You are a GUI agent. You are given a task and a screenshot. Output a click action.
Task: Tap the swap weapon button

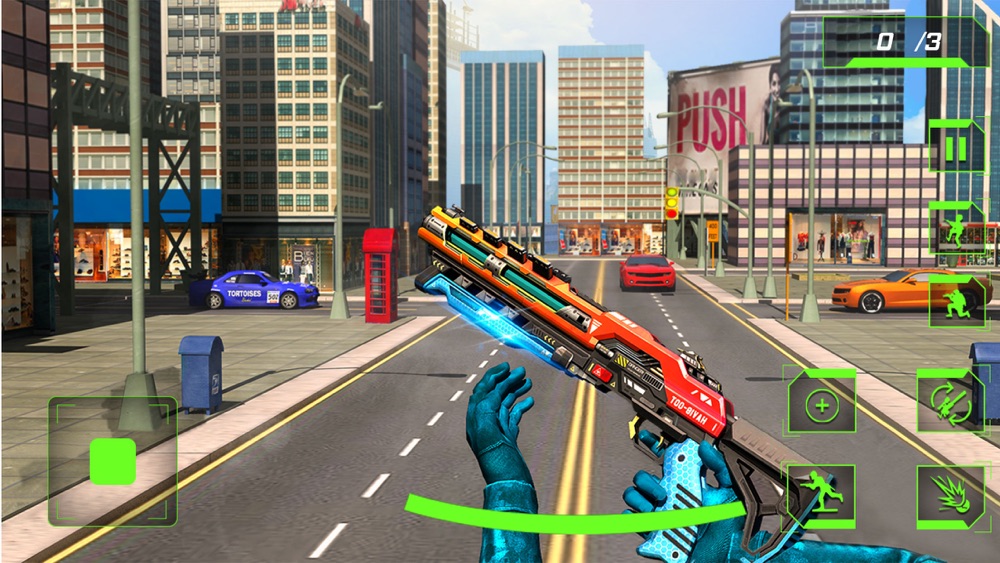click(950, 402)
